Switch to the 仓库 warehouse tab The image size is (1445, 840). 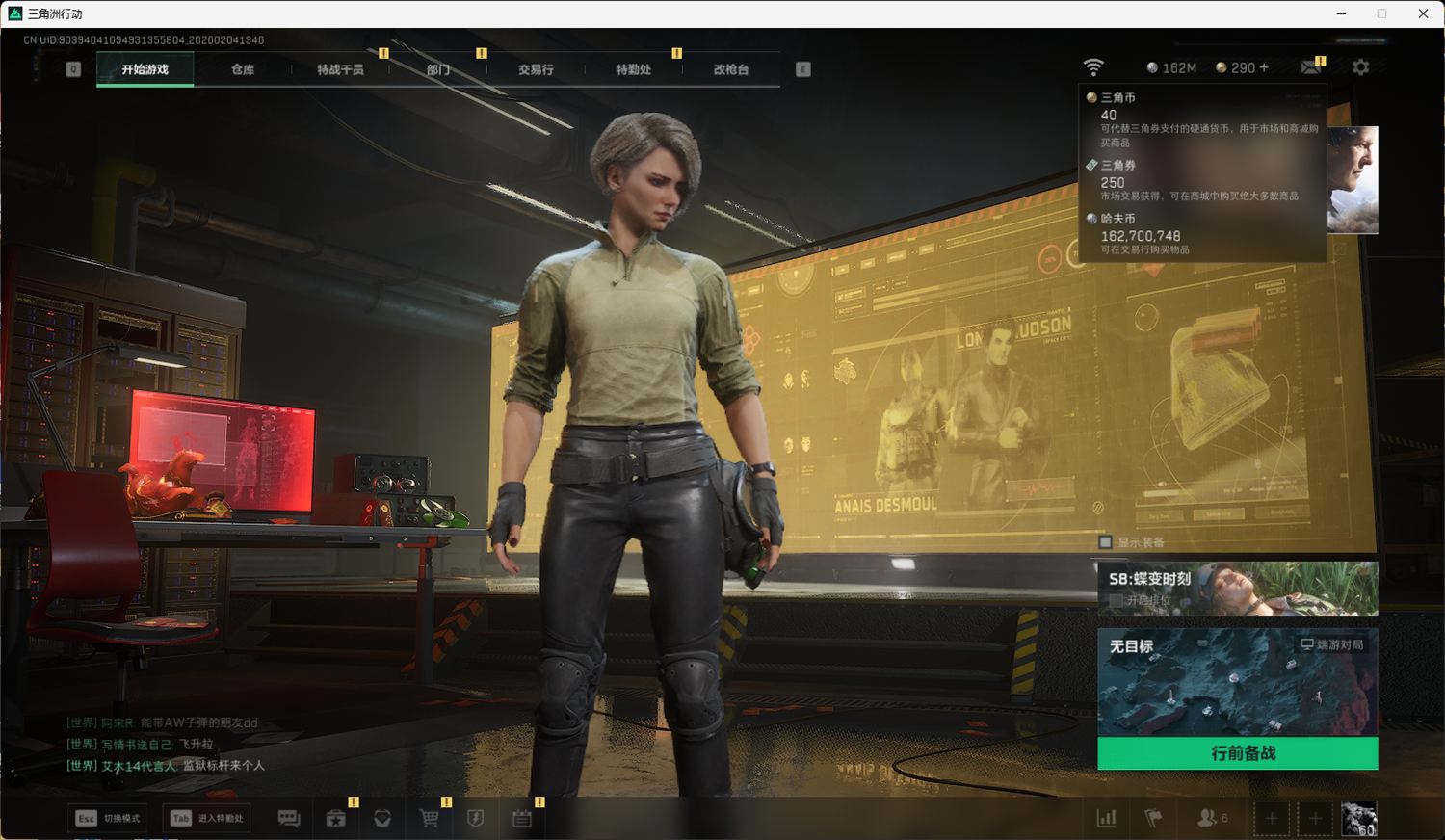pyautogui.click(x=243, y=69)
